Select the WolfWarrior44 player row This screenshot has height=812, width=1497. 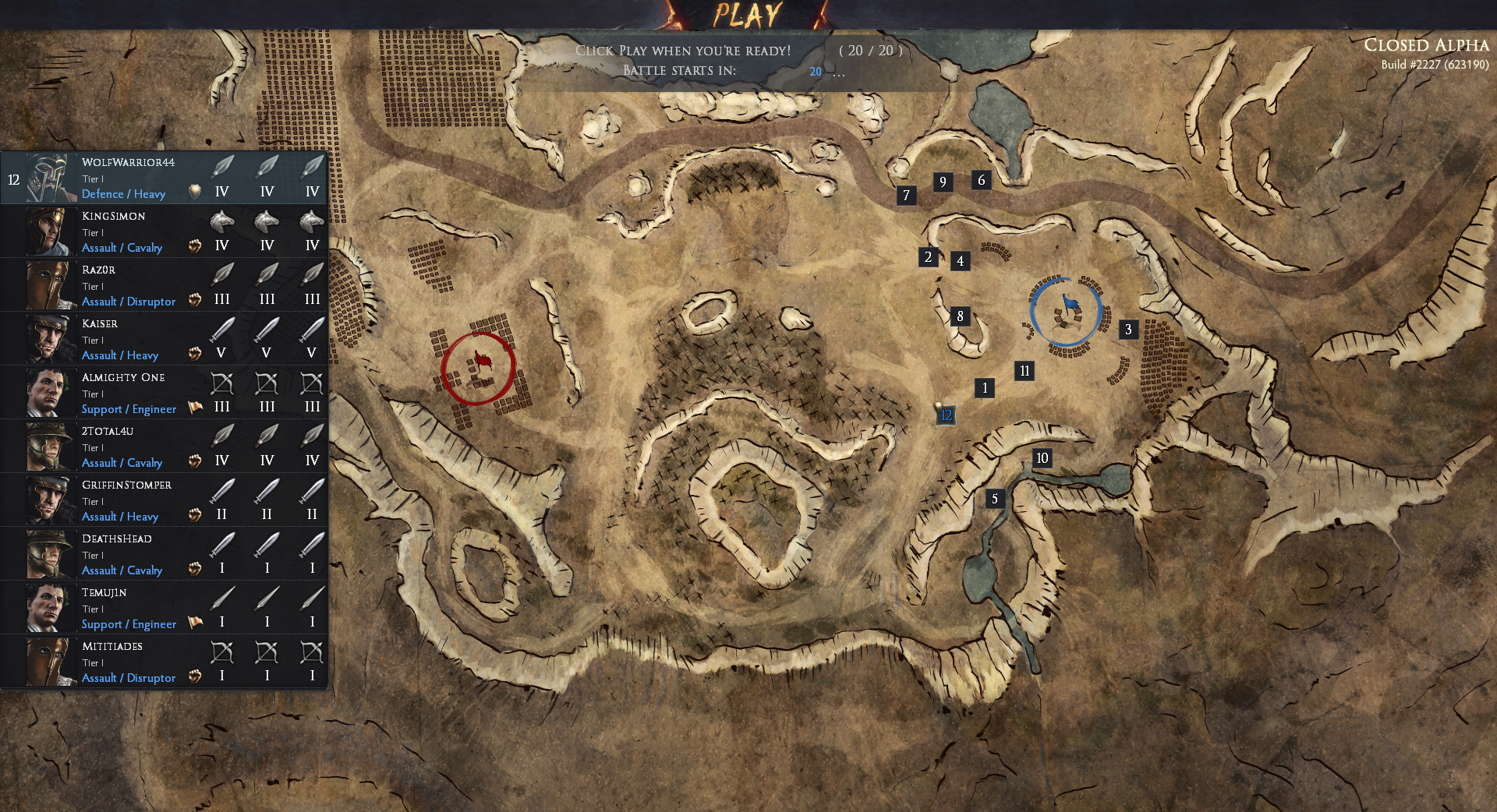[125, 178]
